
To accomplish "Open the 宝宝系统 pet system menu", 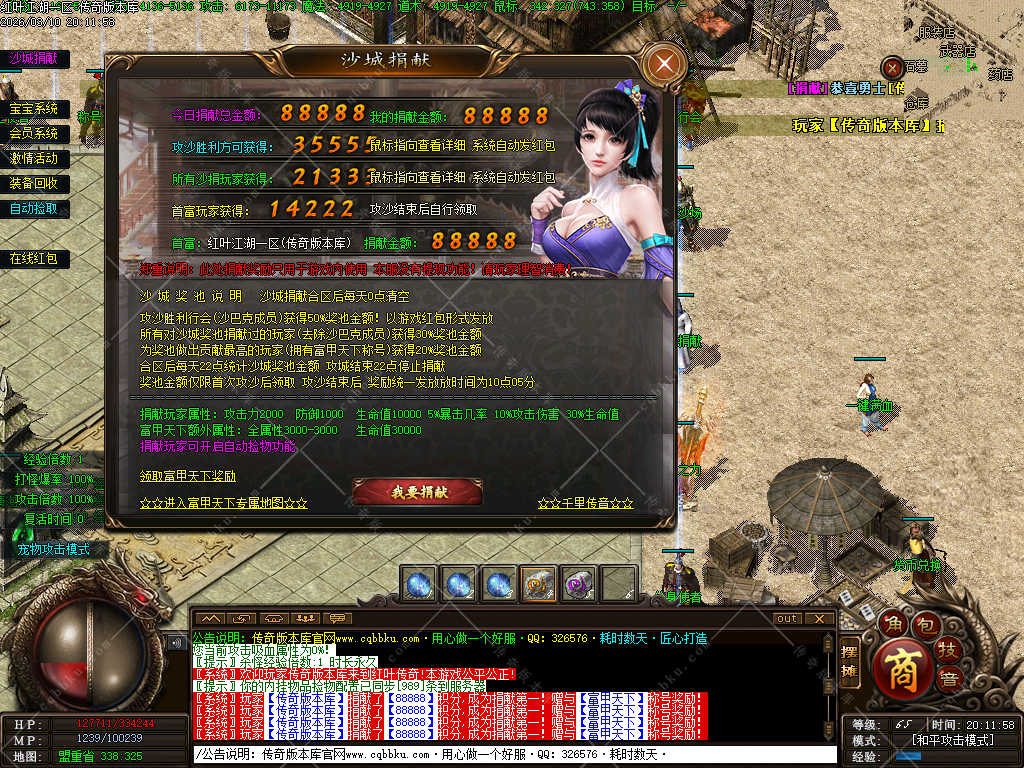I will (34, 109).
